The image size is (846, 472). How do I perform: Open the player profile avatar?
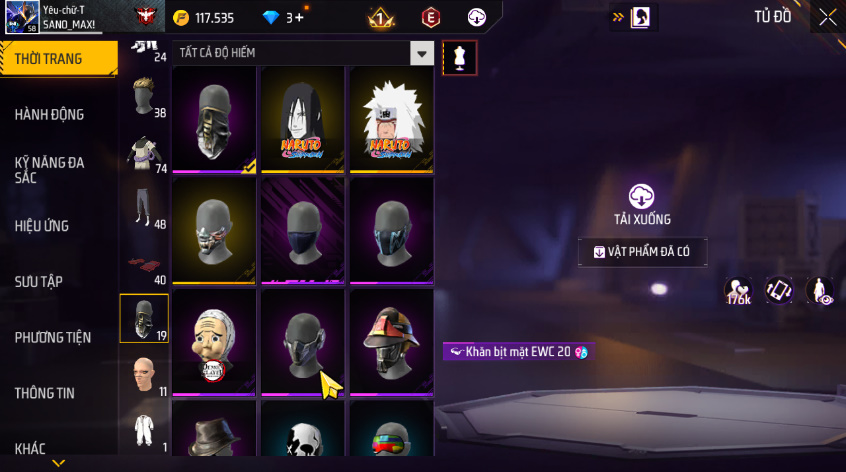(x=21, y=16)
